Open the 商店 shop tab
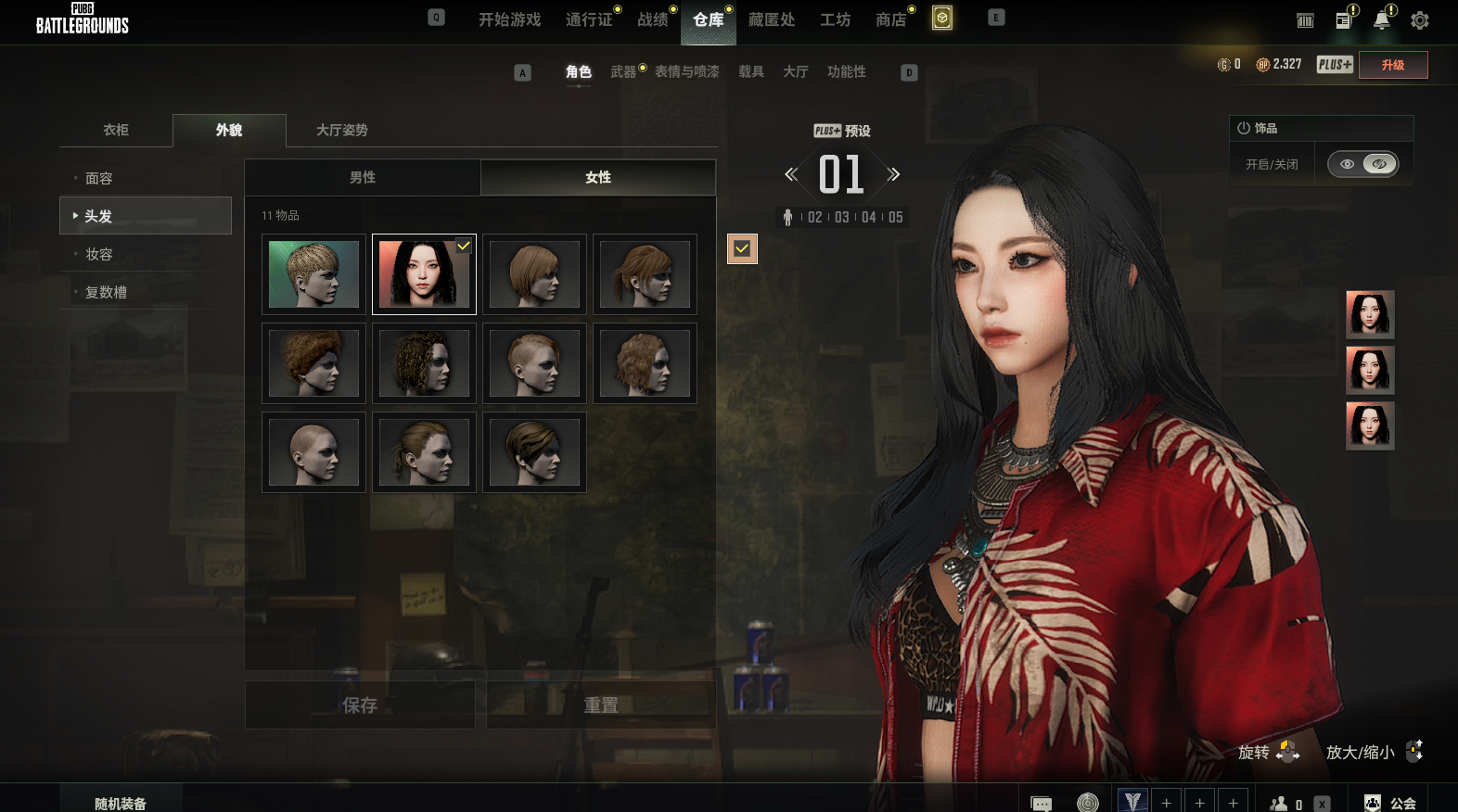Viewport: 1458px width, 812px height. coord(890,19)
